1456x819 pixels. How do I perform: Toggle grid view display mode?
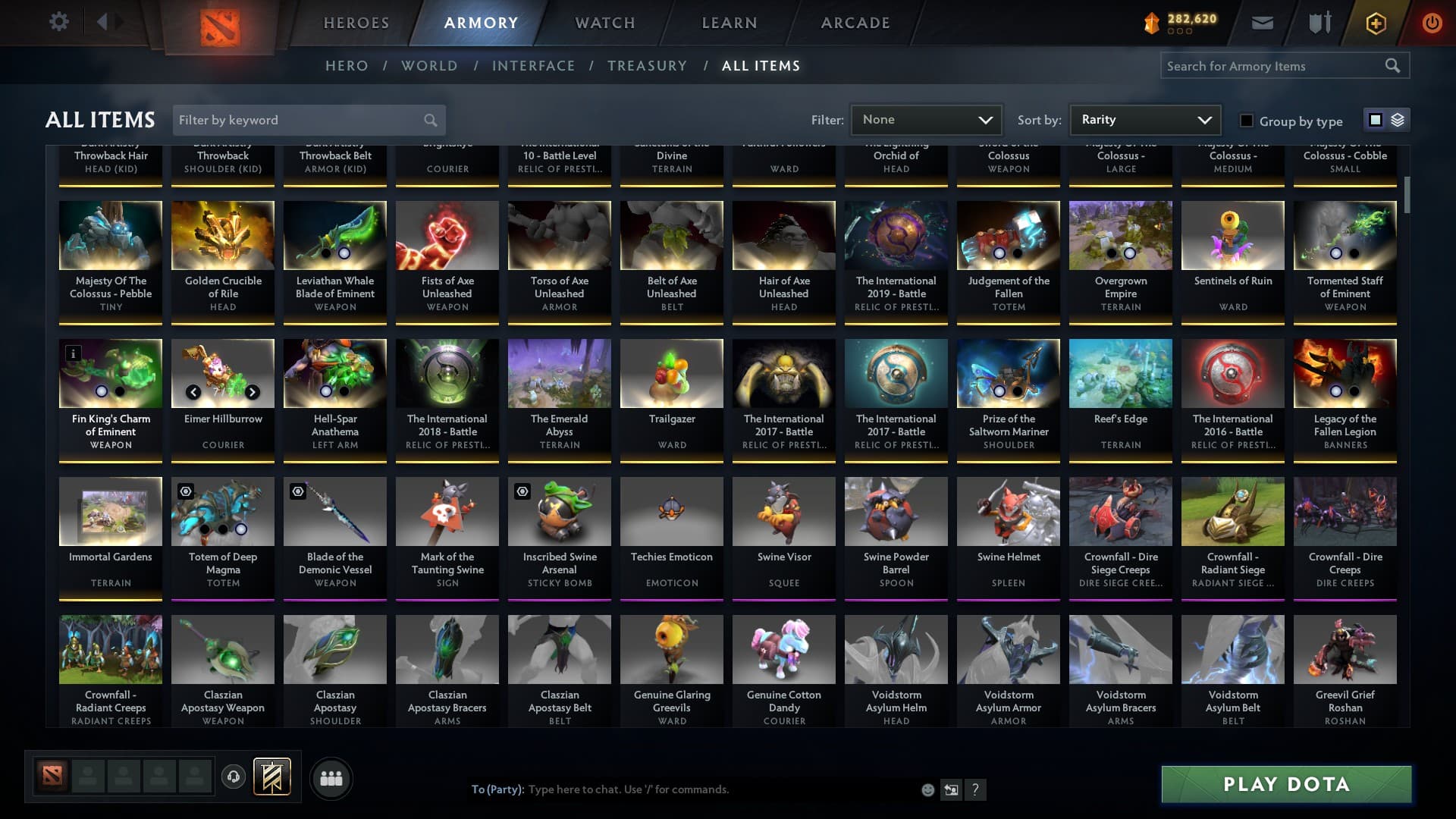pyautogui.click(x=1374, y=120)
